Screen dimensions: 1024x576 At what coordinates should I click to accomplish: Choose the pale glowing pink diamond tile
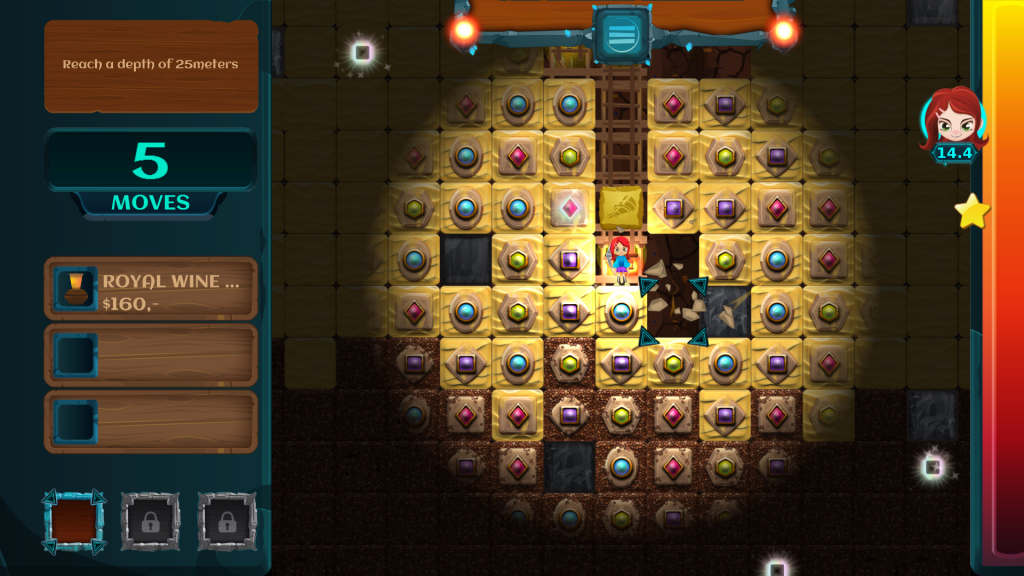point(569,208)
